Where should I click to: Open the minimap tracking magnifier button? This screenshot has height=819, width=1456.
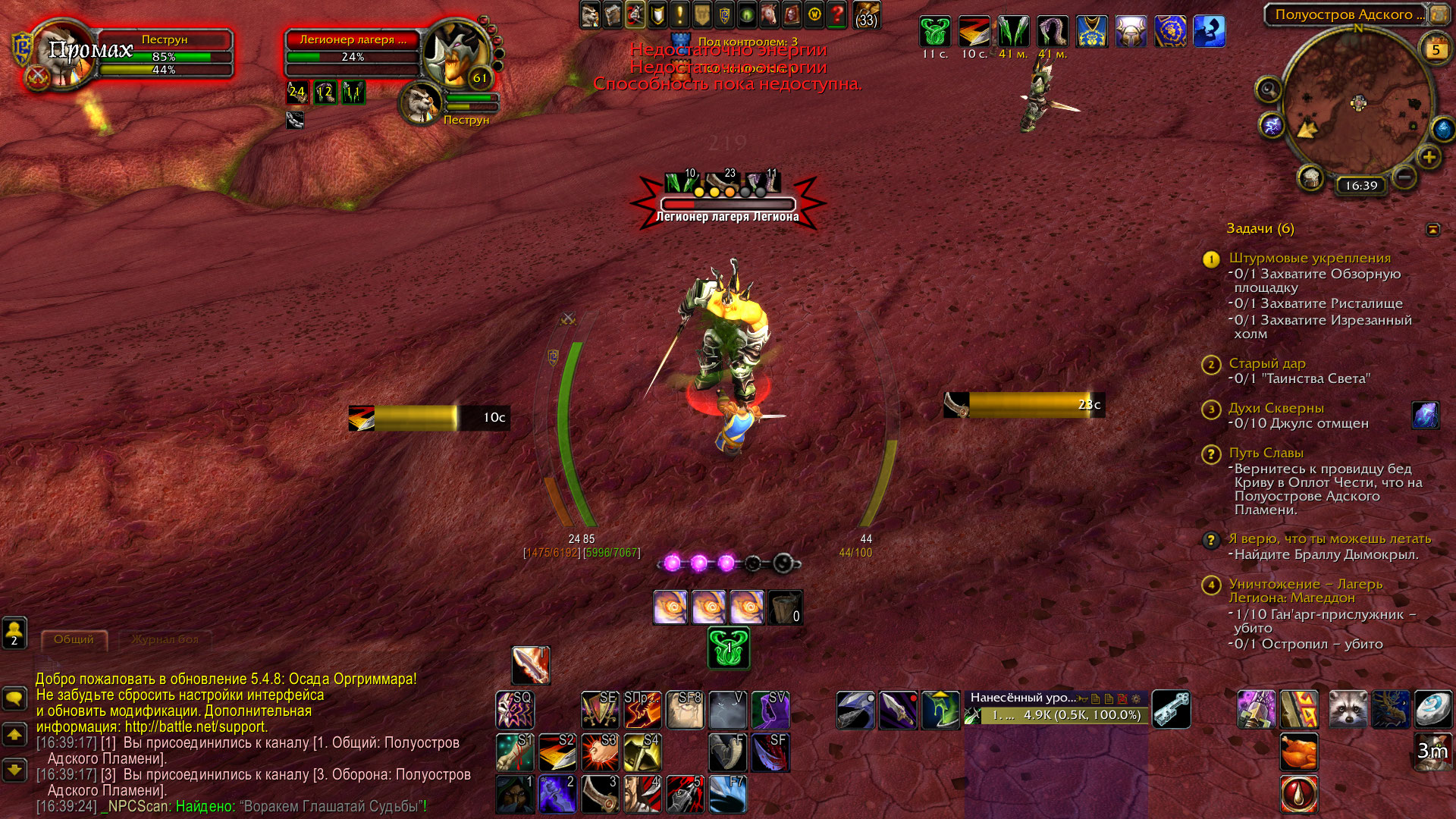coord(1268,89)
